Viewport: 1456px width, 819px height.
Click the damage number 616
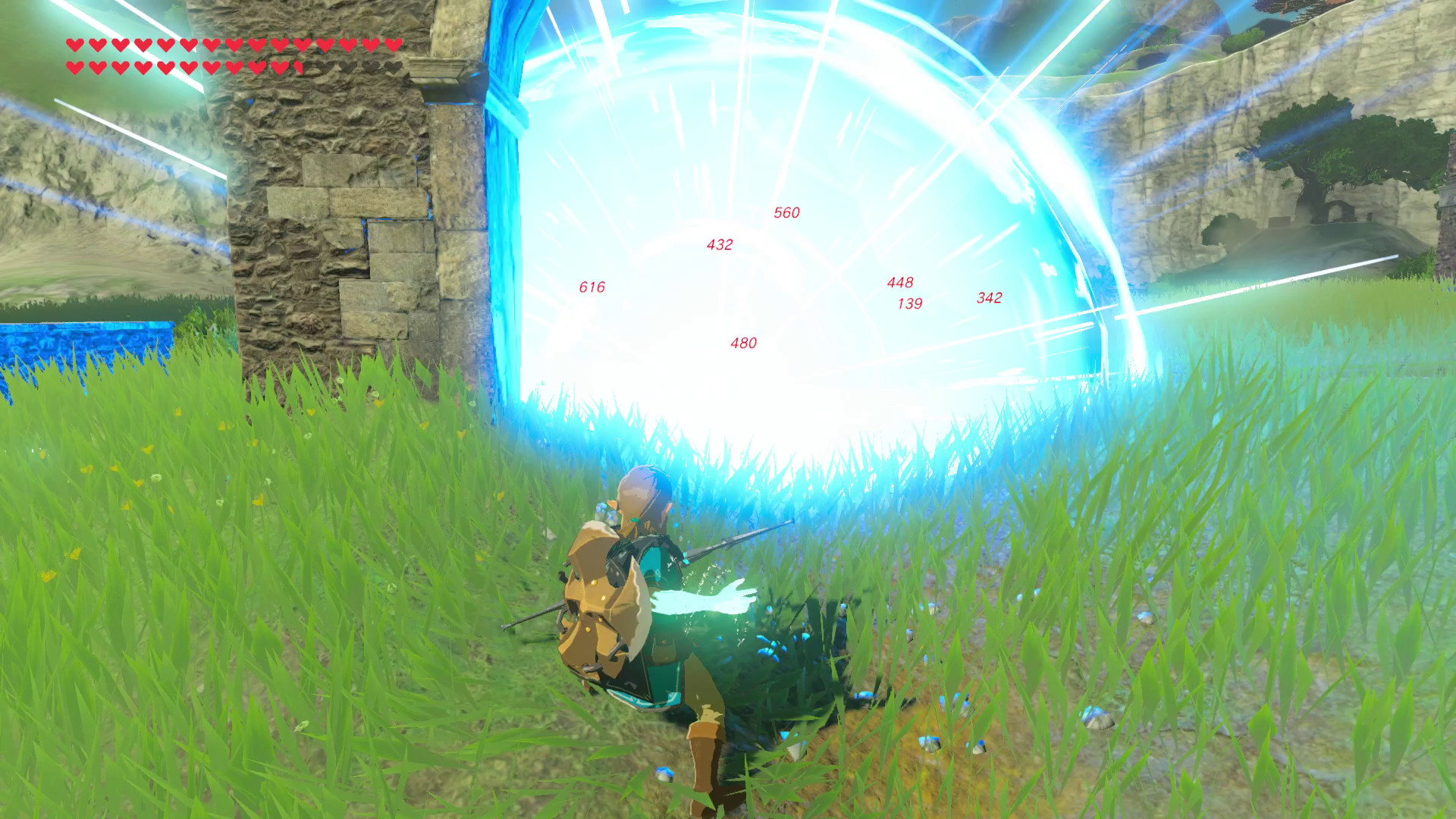592,287
